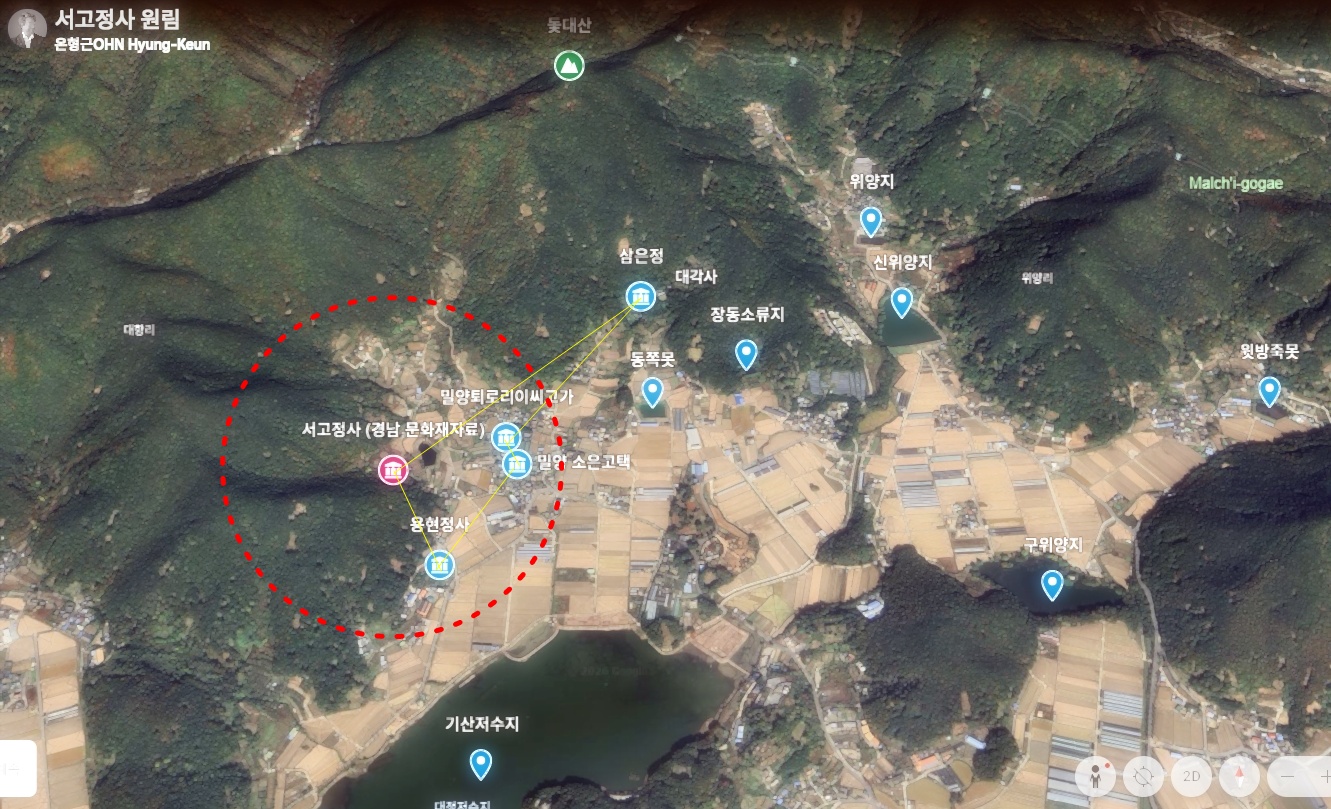Screen dimensions: 1331x809
Task: Select the green 돛대산 mountain marker
Action: click(569, 66)
